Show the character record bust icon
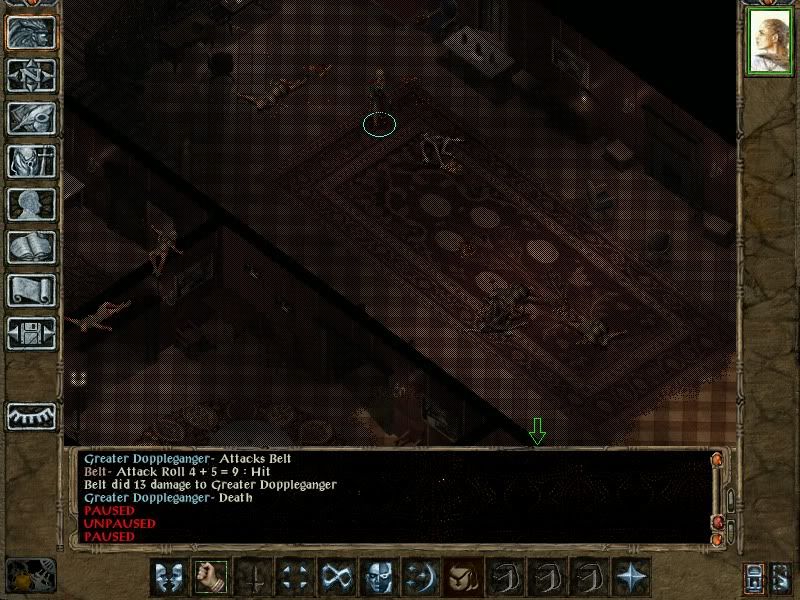 click(x=30, y=204)
